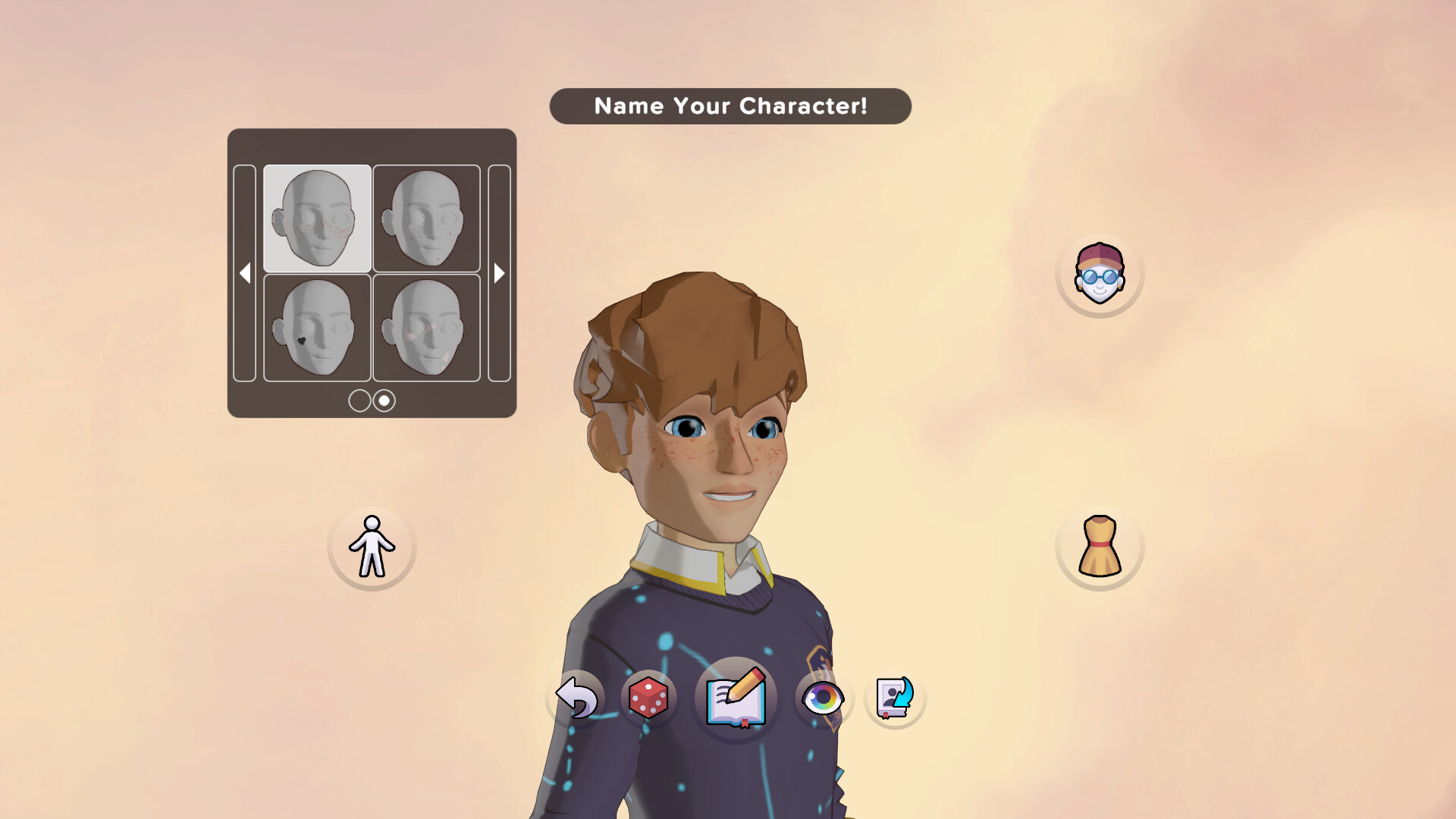Select the second page indicator dot
1456x819 pixels.
click(x=383, y=400)
